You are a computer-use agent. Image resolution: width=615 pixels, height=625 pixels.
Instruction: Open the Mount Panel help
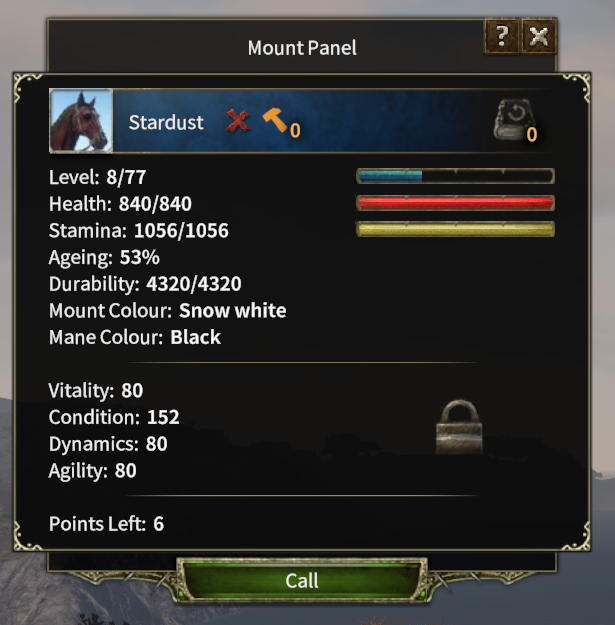[x=502, y=38]
